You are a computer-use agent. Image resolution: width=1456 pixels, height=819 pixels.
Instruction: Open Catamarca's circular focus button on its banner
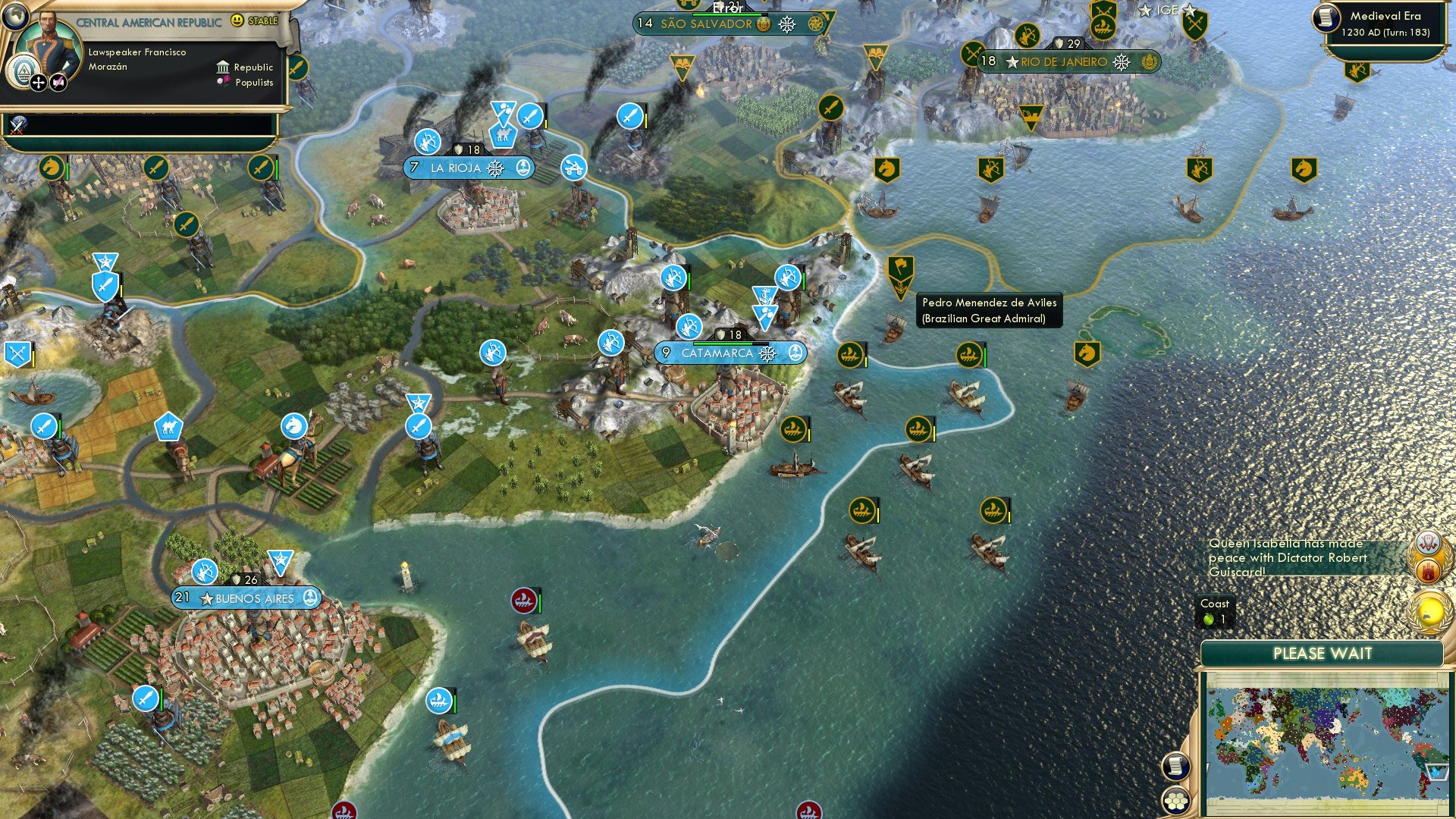[795, 353]
